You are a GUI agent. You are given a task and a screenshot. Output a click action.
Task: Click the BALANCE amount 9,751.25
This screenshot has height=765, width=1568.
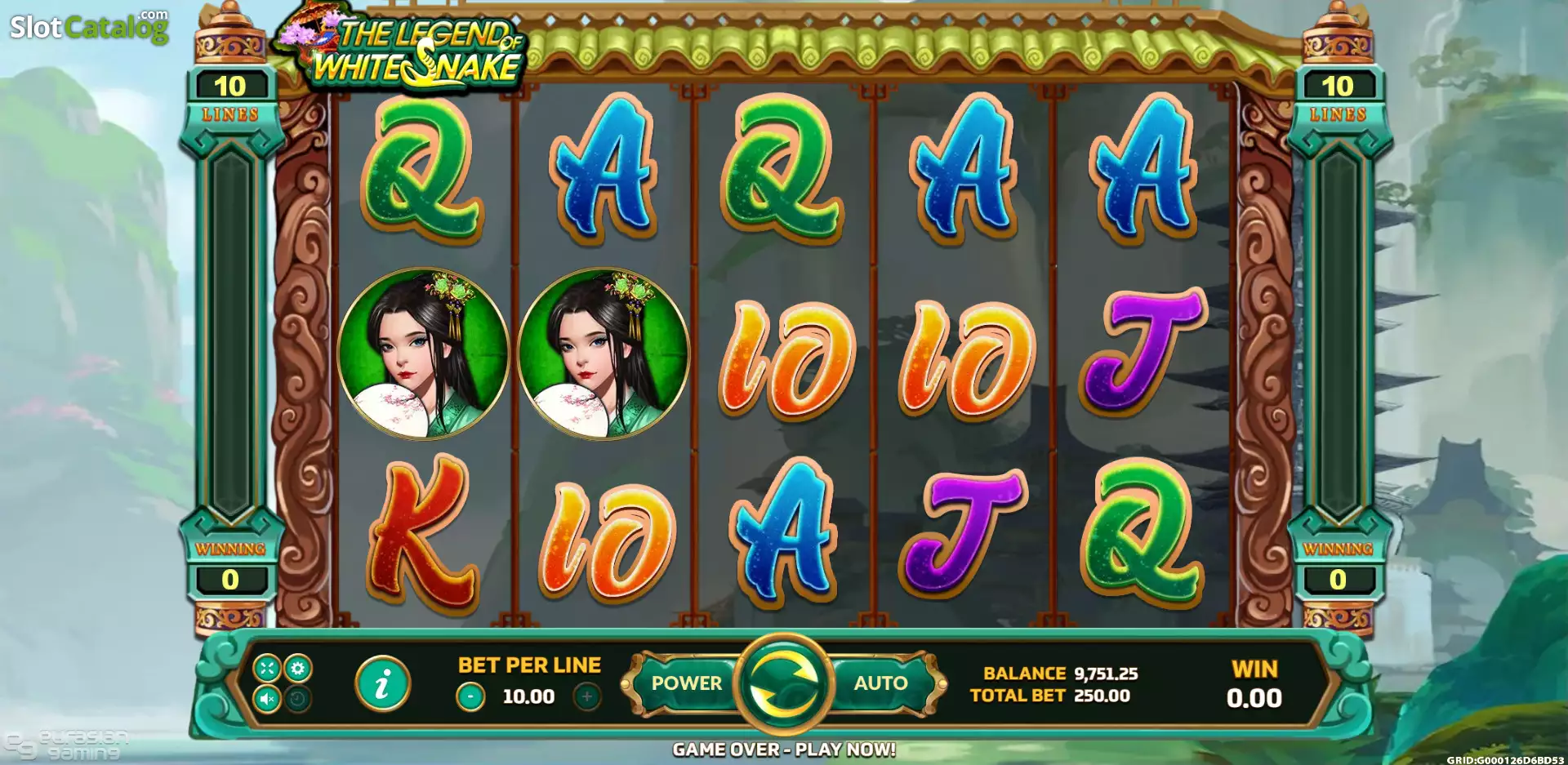coord(1104,673)
